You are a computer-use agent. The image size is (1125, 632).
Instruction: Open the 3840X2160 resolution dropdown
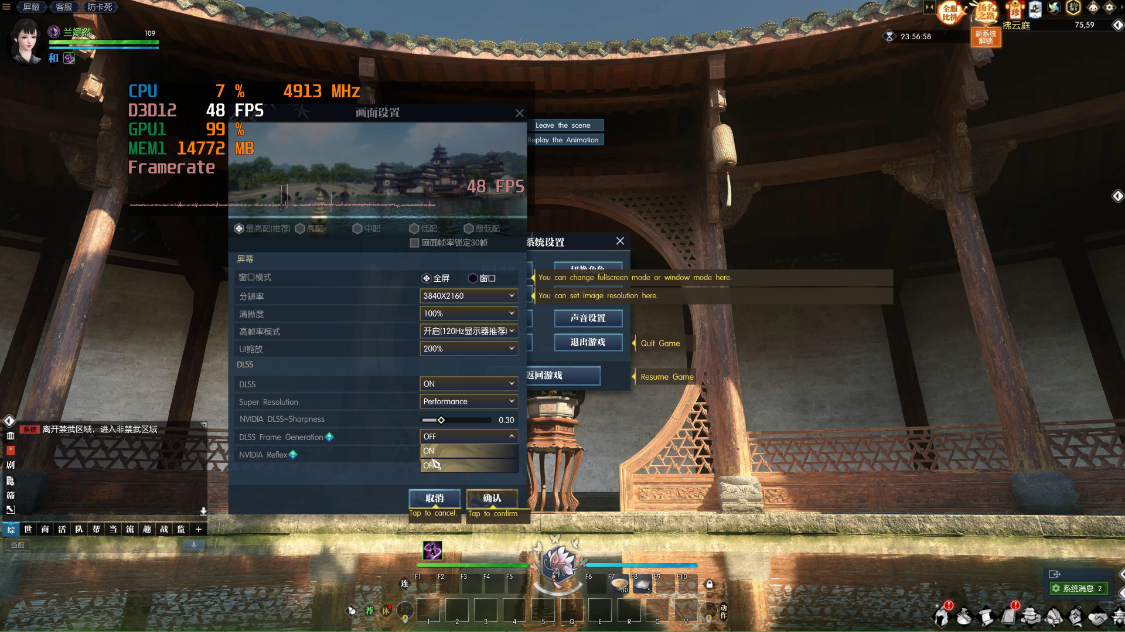(x=469, y=296)
